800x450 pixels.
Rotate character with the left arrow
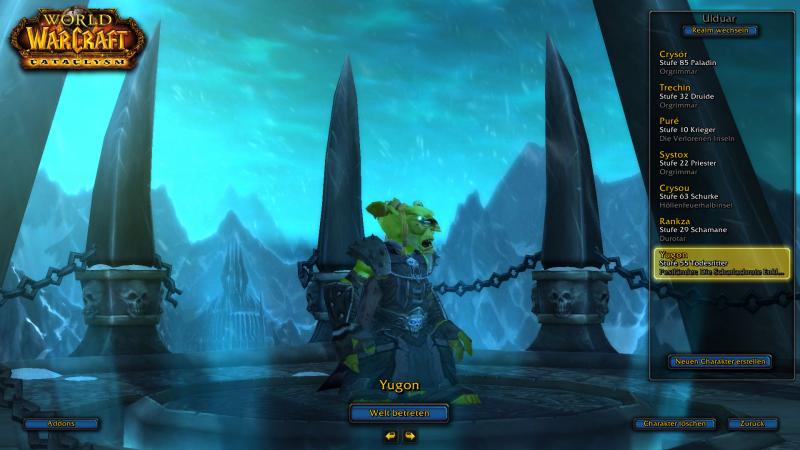tap(390, 436)
